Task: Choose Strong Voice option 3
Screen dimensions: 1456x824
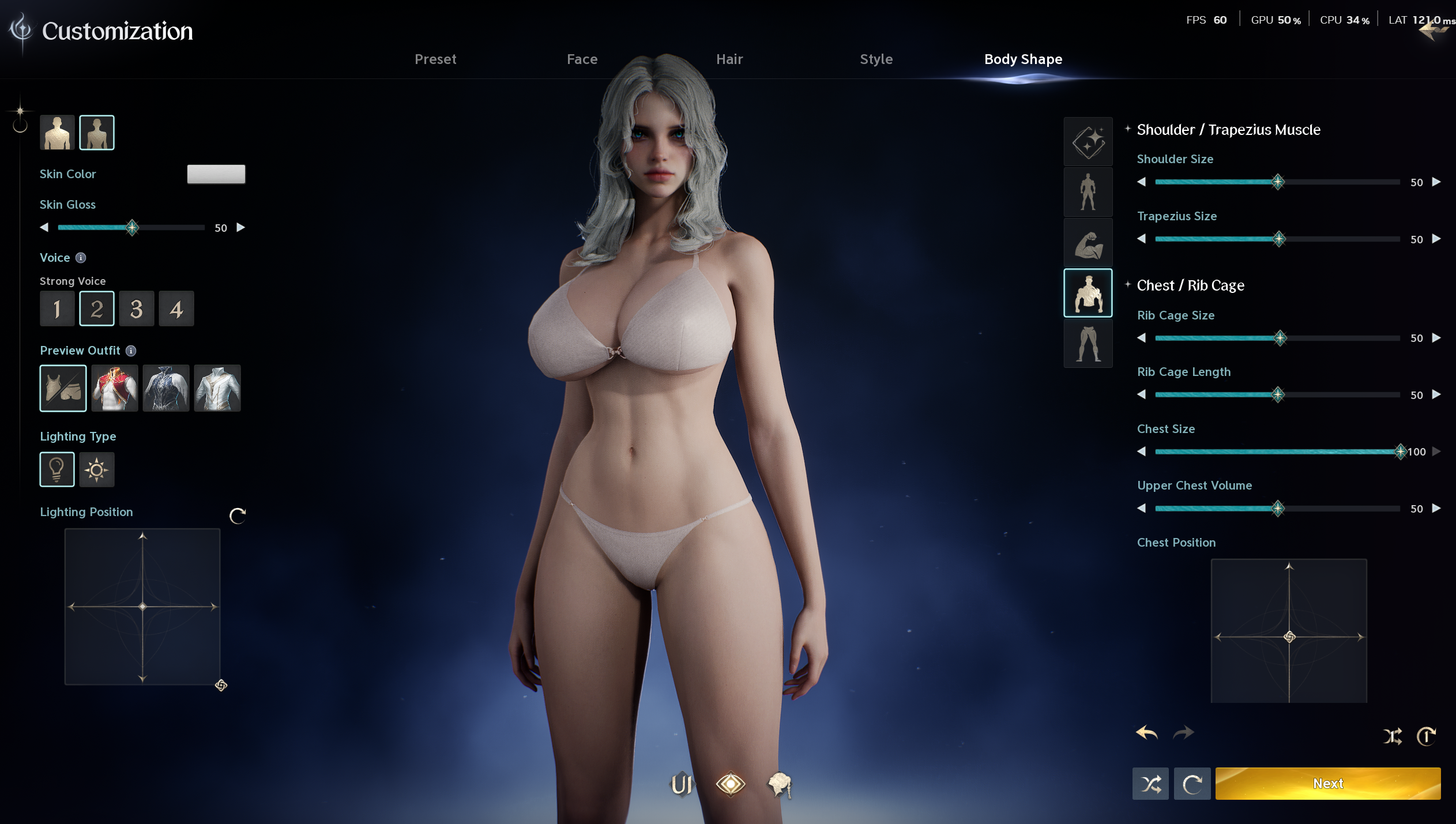Action: pos(137,309)
